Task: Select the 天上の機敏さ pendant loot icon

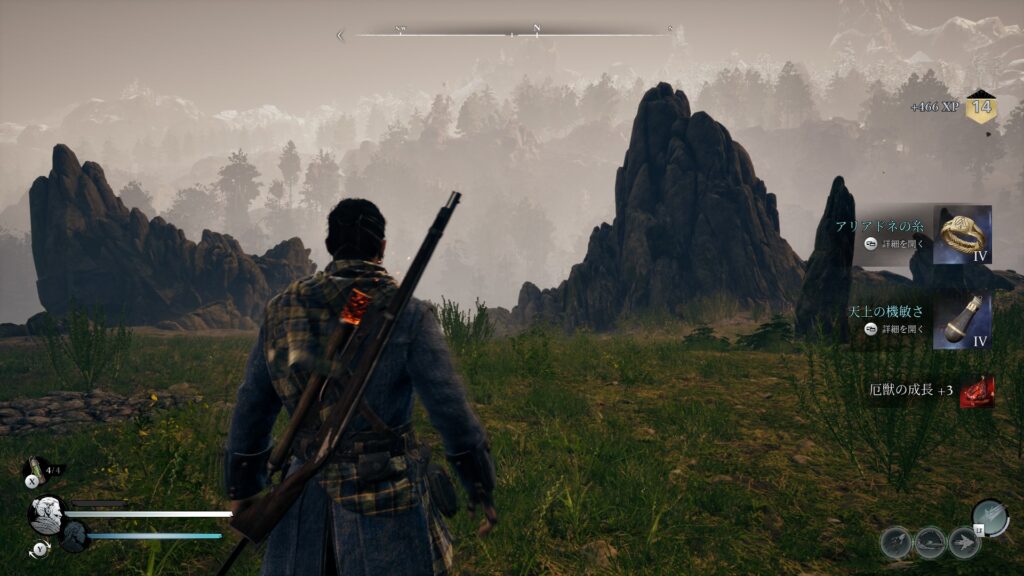Action: click(963, 322)
